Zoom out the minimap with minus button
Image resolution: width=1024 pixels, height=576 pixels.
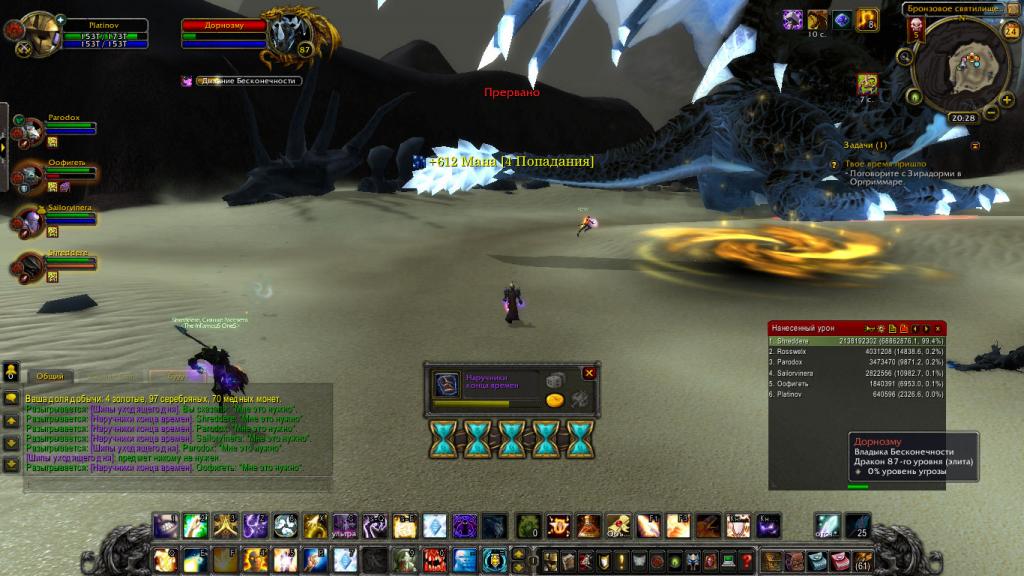coord(993,111)
